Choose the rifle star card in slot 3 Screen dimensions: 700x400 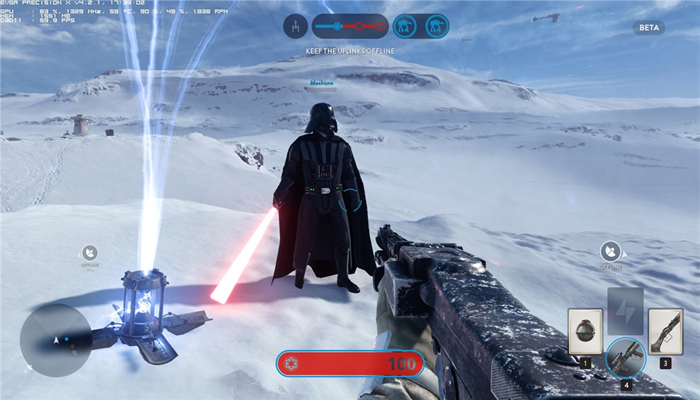[664, 330]
